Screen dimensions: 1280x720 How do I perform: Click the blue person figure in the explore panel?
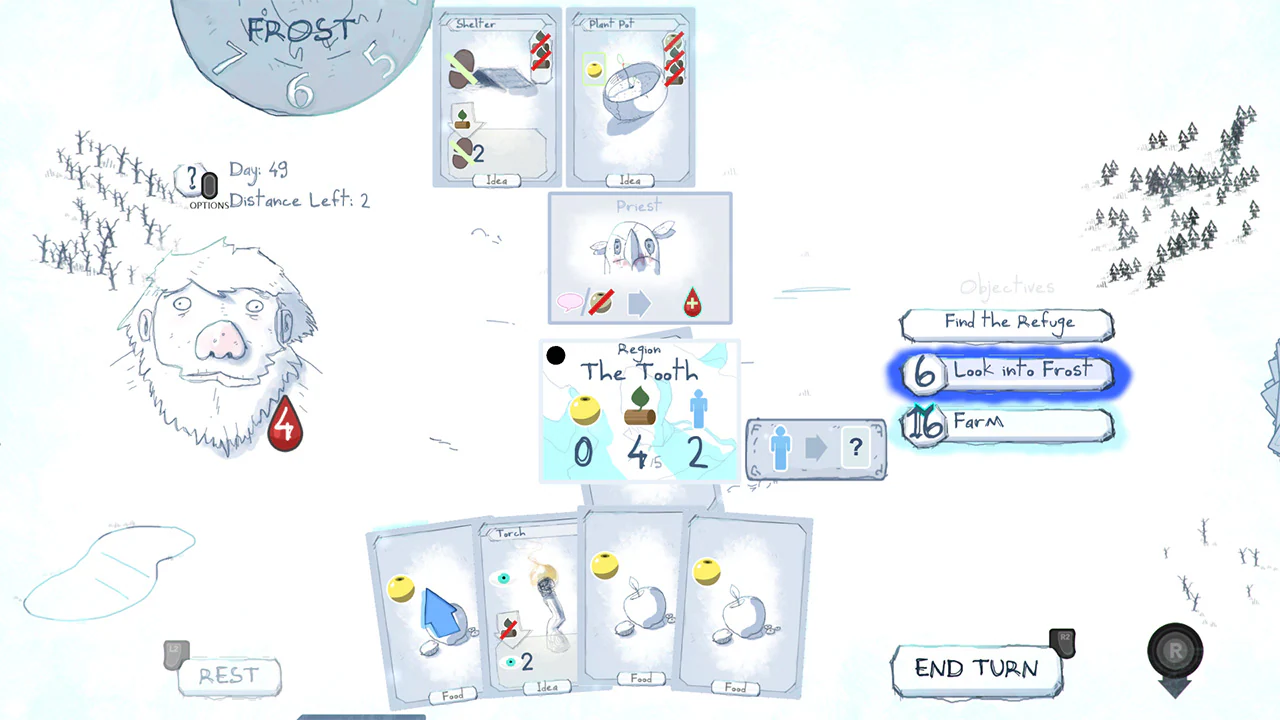pyautogui.click(x=779, y=448)
